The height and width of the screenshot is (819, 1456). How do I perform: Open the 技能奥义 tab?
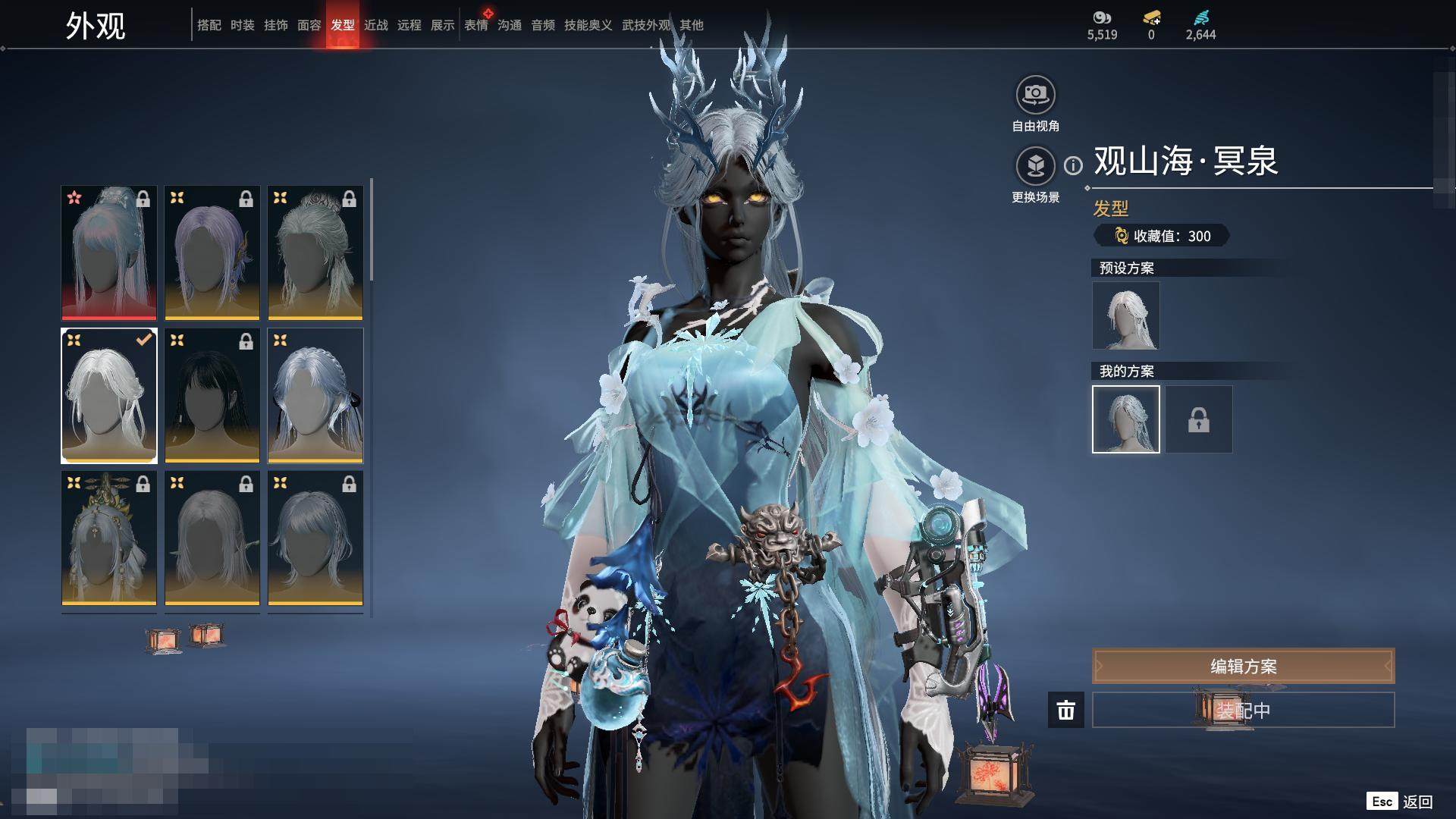tap(588, 25)
